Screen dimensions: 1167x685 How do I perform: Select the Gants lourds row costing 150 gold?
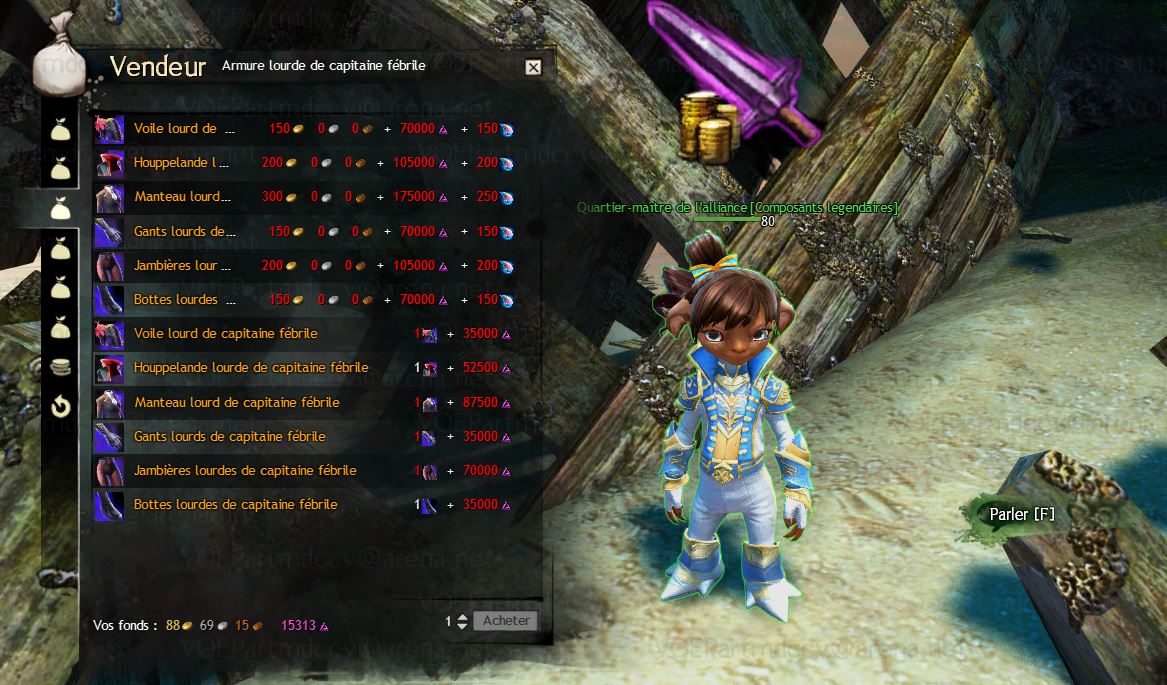(x=184, y=231)
